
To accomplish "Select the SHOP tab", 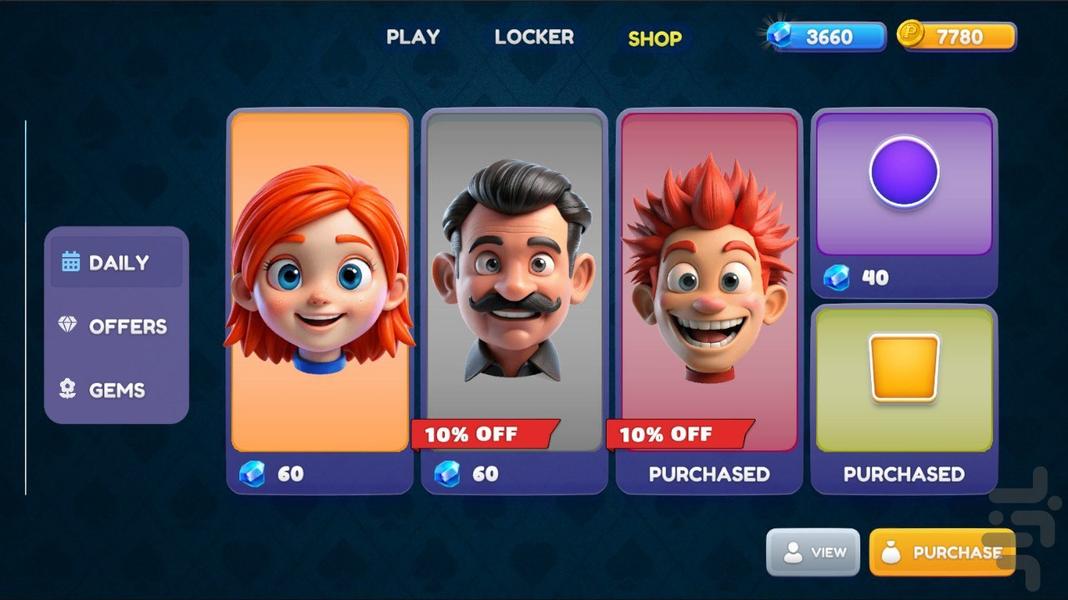I will click(x=655, y=39).
